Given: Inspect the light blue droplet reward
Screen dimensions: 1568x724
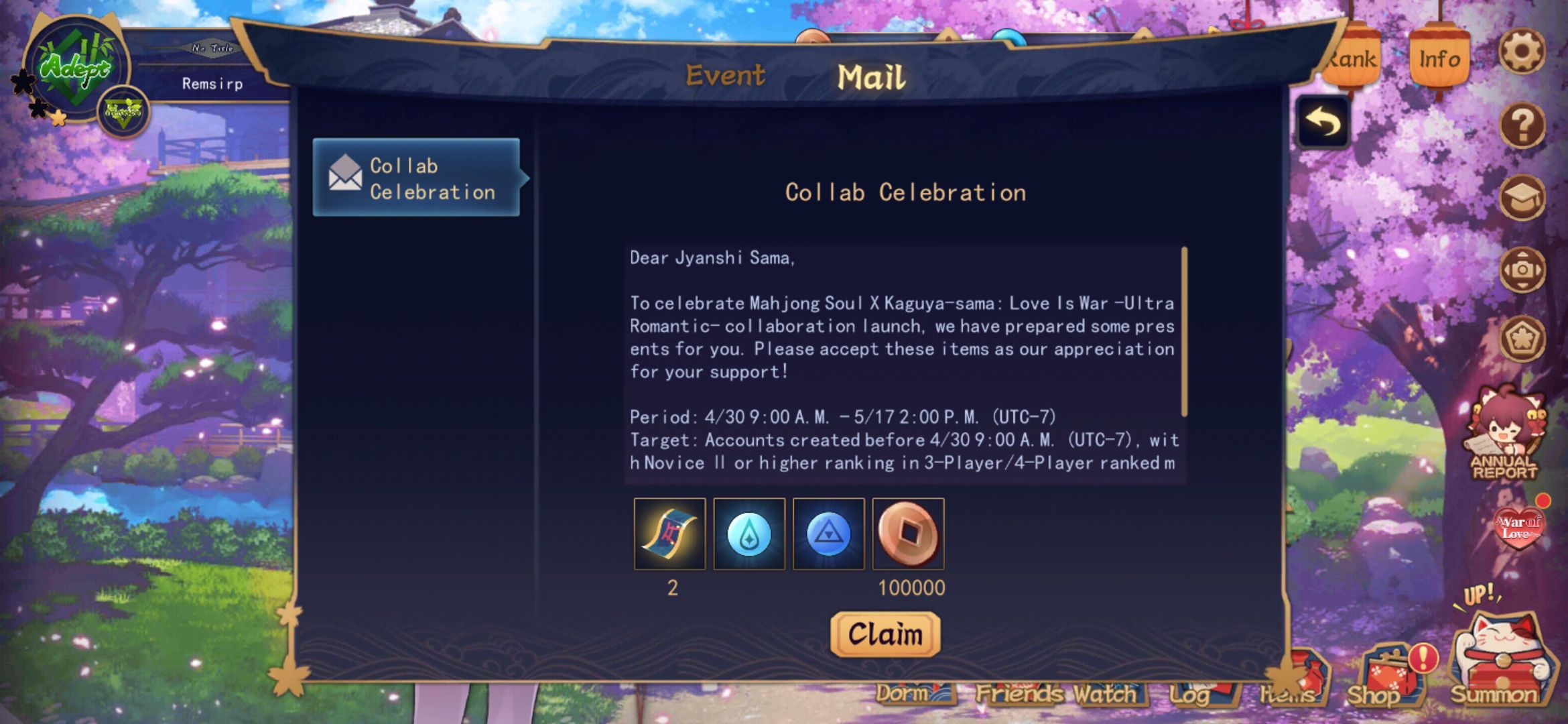Looking at the screenshot, I should point(748,534).
